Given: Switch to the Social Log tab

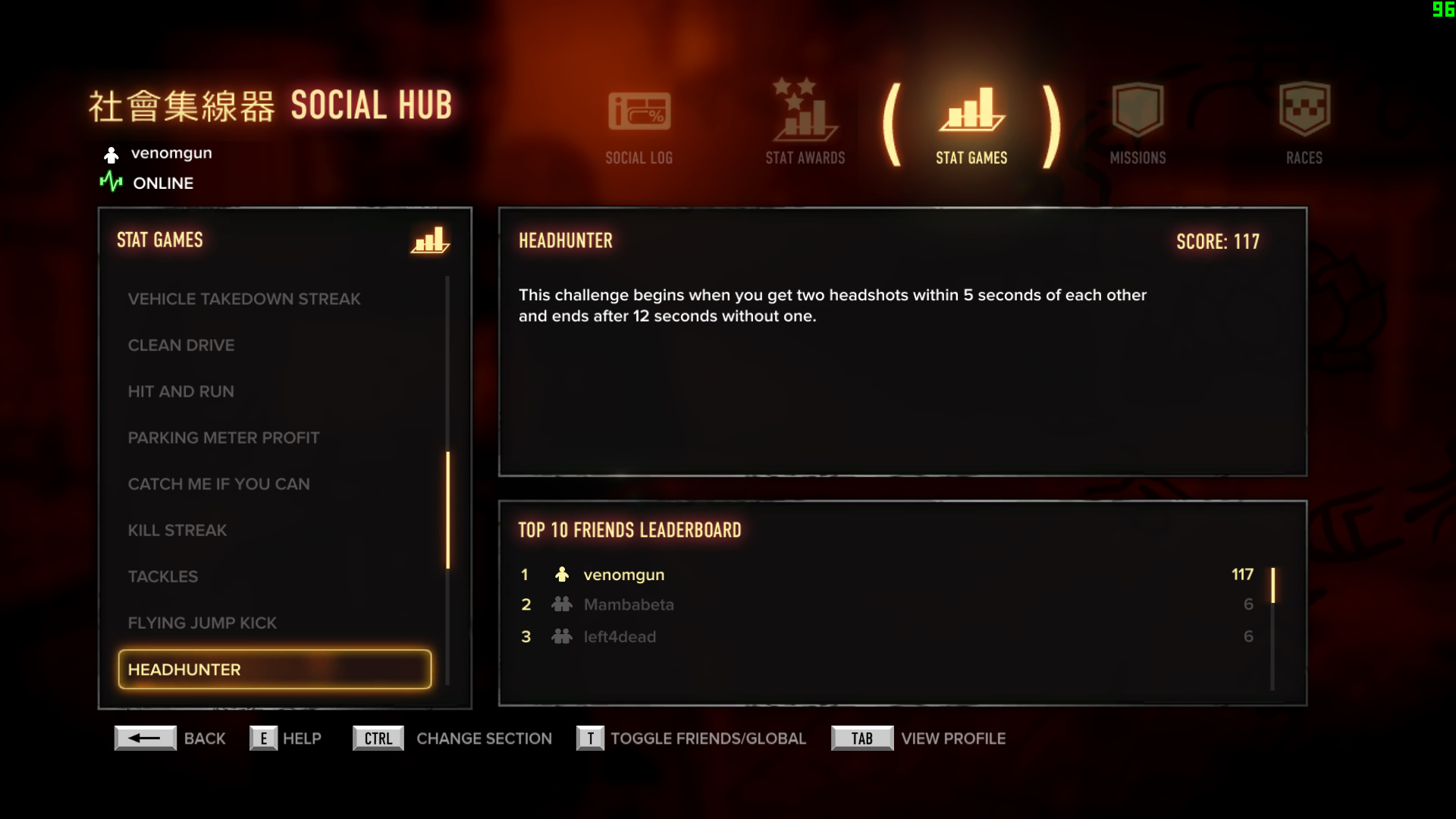Looking at the screenshot, I should click(639, 126).
